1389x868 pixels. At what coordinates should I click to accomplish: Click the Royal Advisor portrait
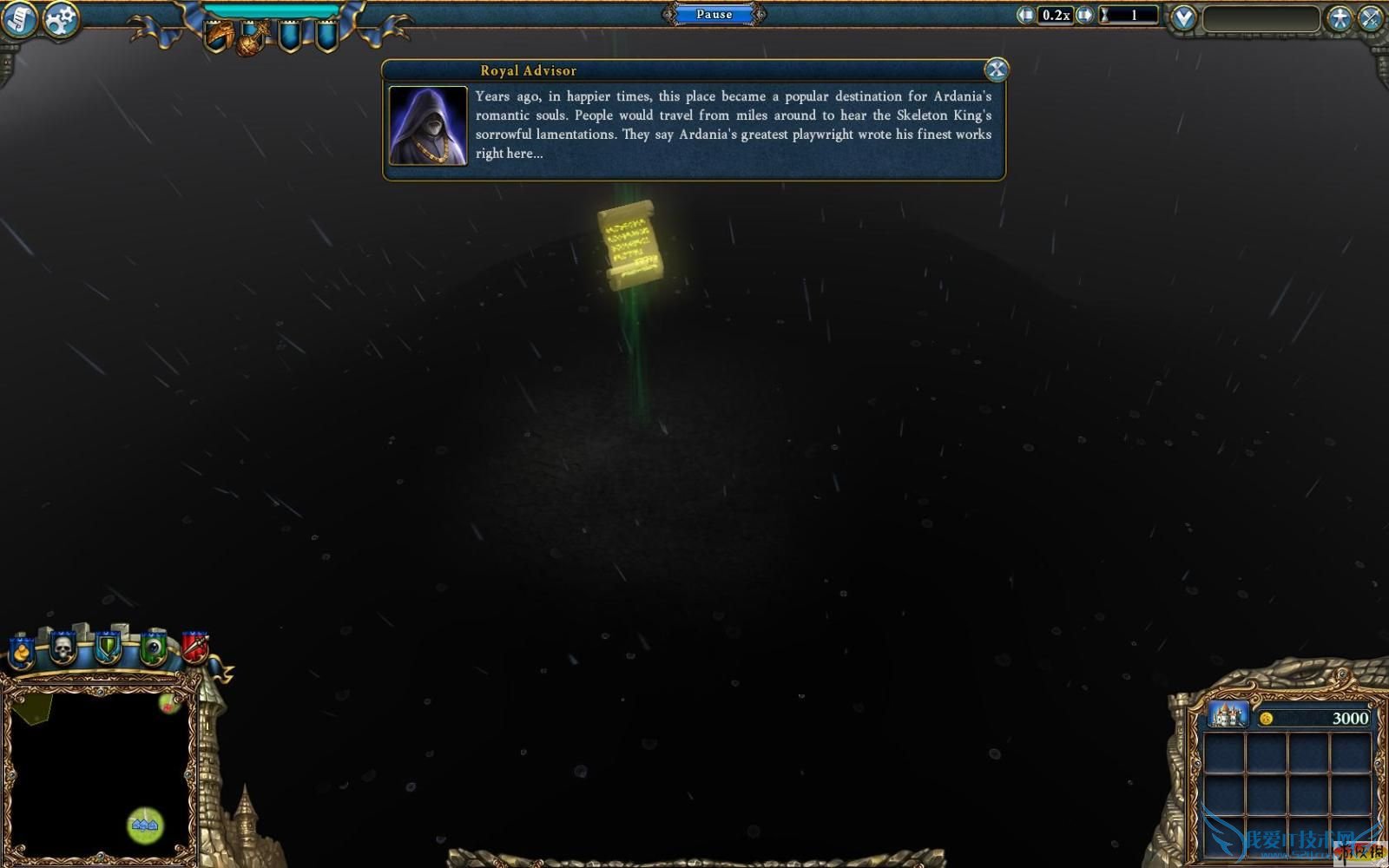428,126
